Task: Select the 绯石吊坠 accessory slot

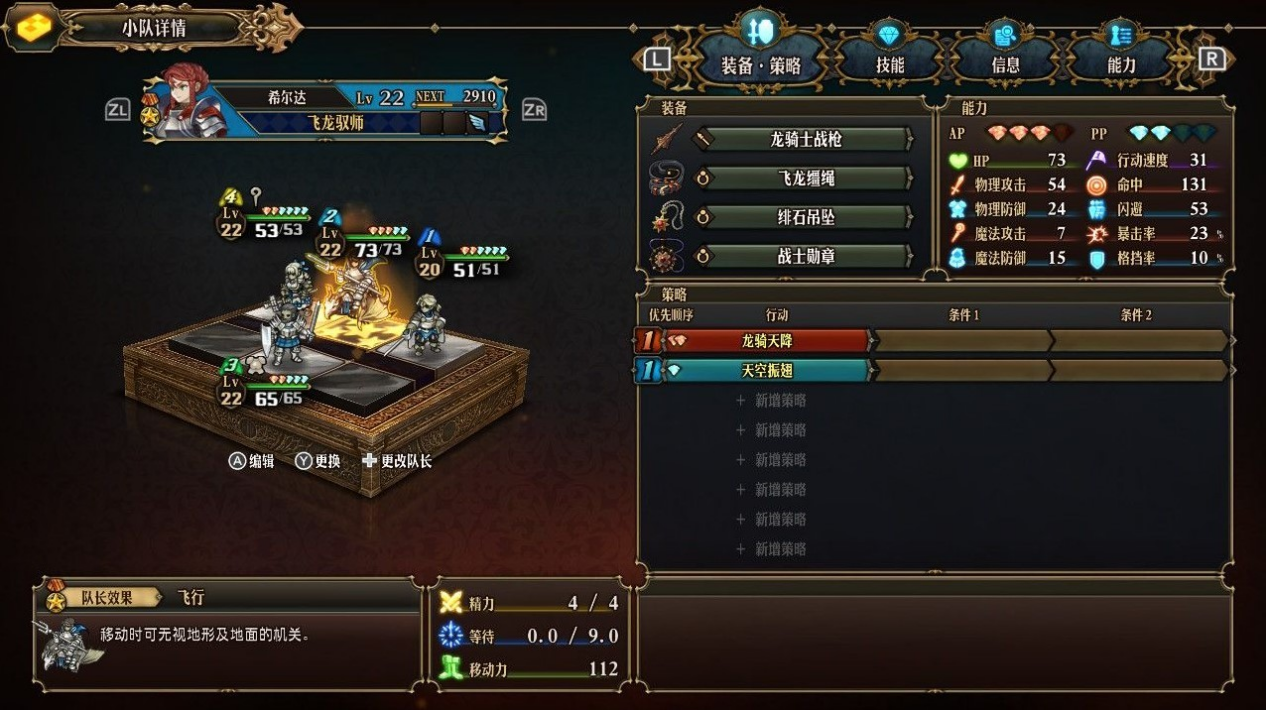Action: [805, 218]
